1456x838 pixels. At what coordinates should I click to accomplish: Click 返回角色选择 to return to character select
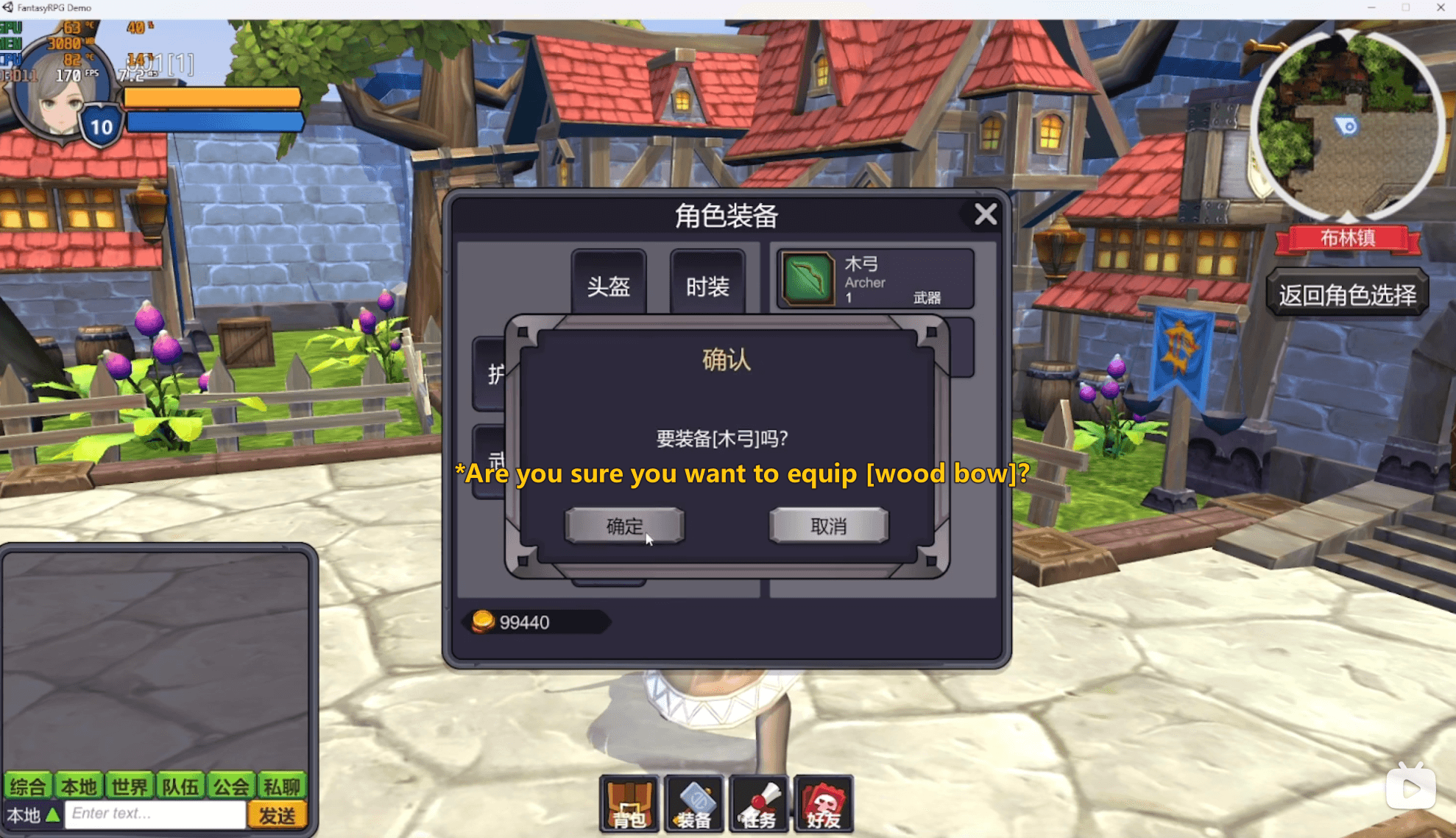(x=1348, y=293)
